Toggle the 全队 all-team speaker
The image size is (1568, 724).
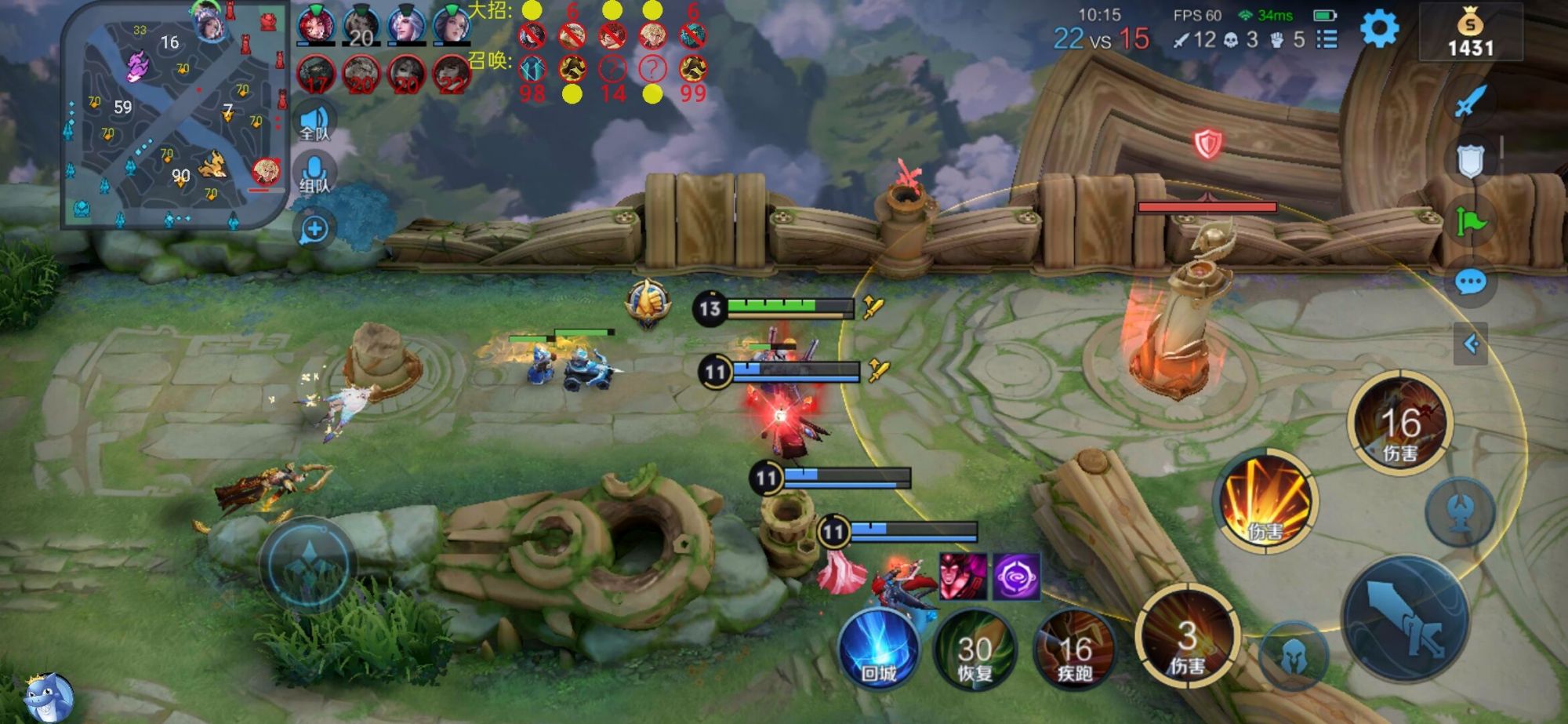tap(314, 122)
